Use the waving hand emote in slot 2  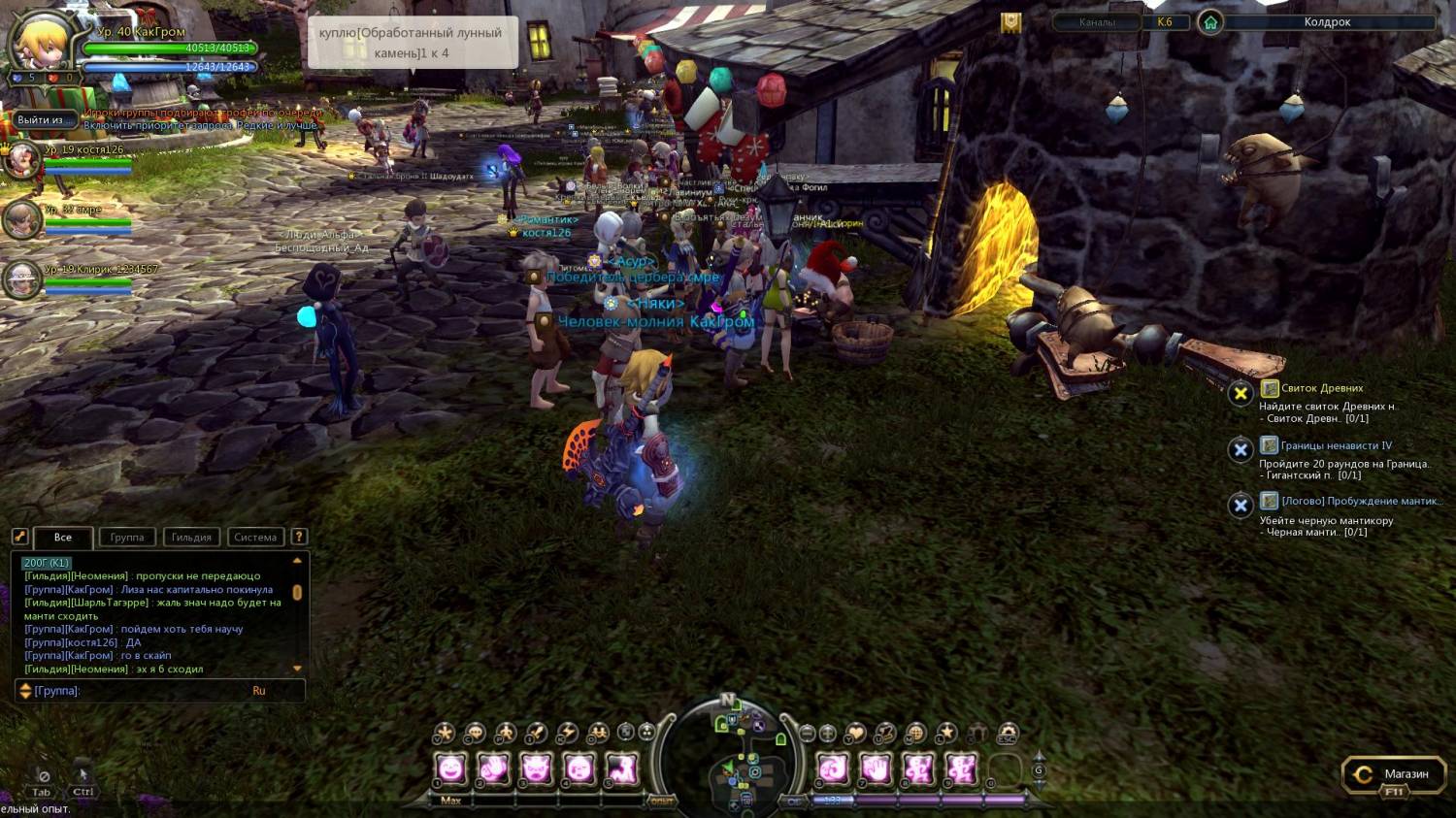point(493,769)
